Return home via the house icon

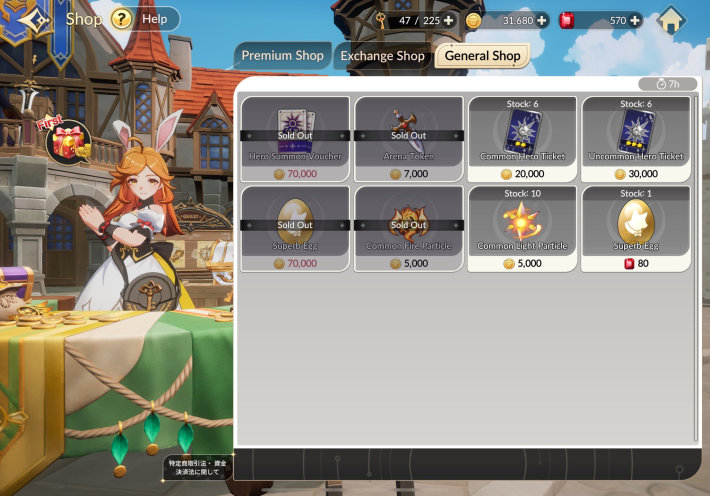pyautogui.click(x=671, y=20)
